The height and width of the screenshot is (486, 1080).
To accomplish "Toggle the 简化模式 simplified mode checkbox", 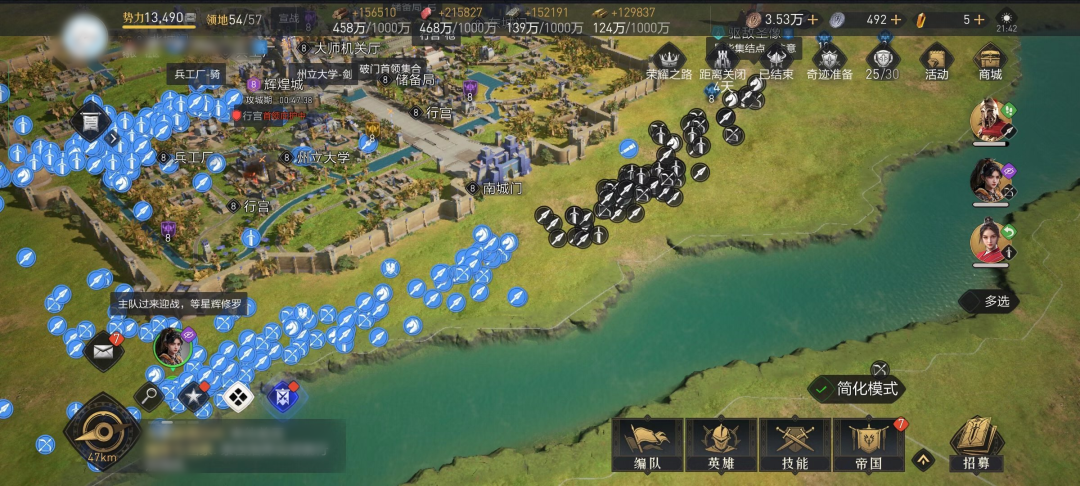I will (x=823, y=389).
